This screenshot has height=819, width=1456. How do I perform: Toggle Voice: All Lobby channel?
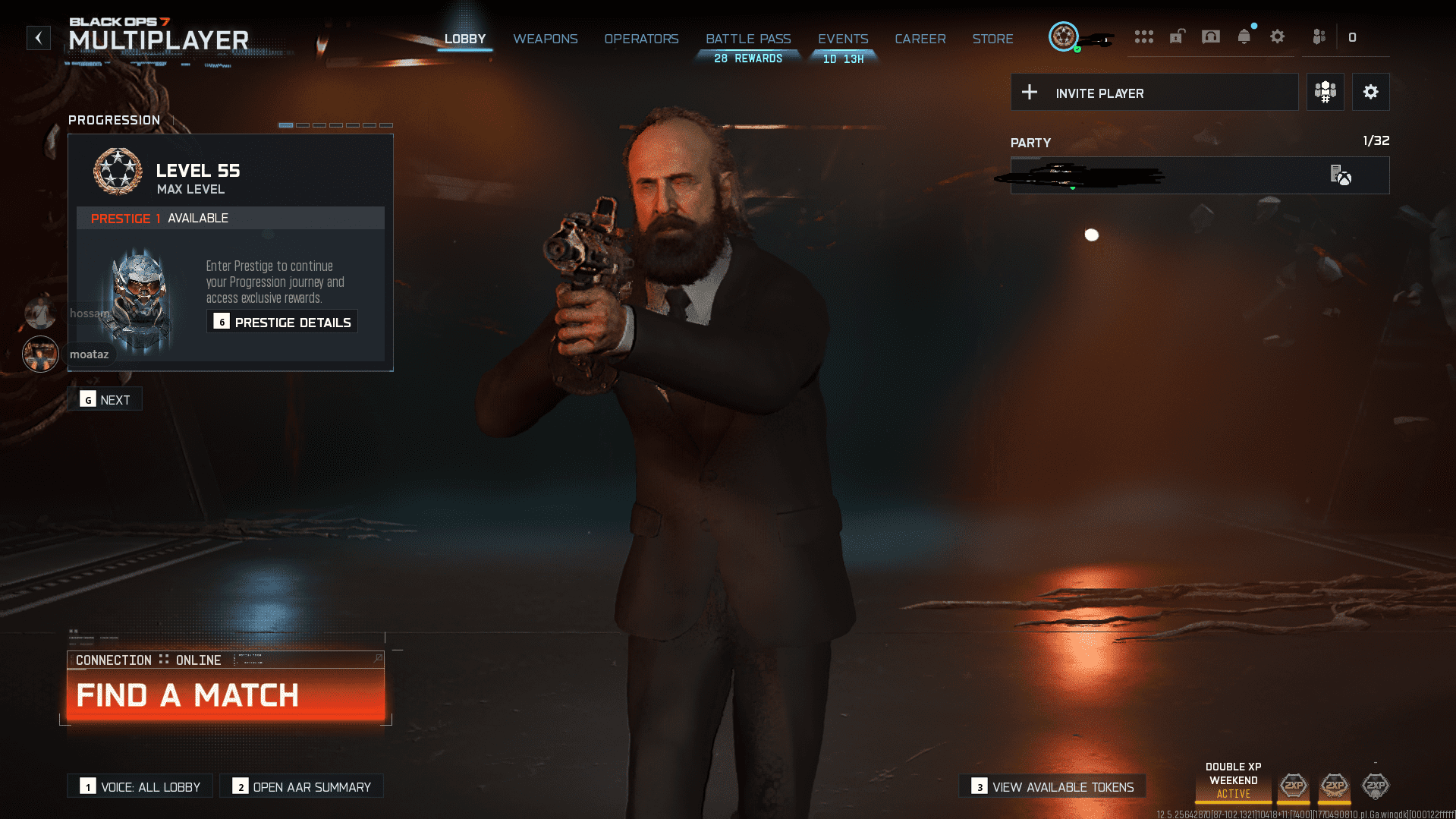[x=139, y=786]
